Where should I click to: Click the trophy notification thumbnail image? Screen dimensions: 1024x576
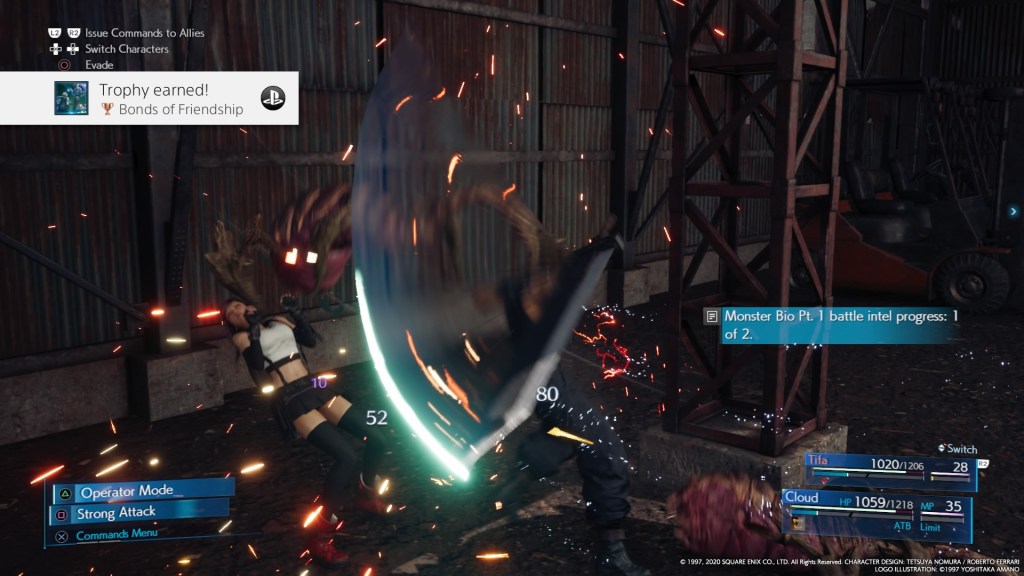point(71,98)
